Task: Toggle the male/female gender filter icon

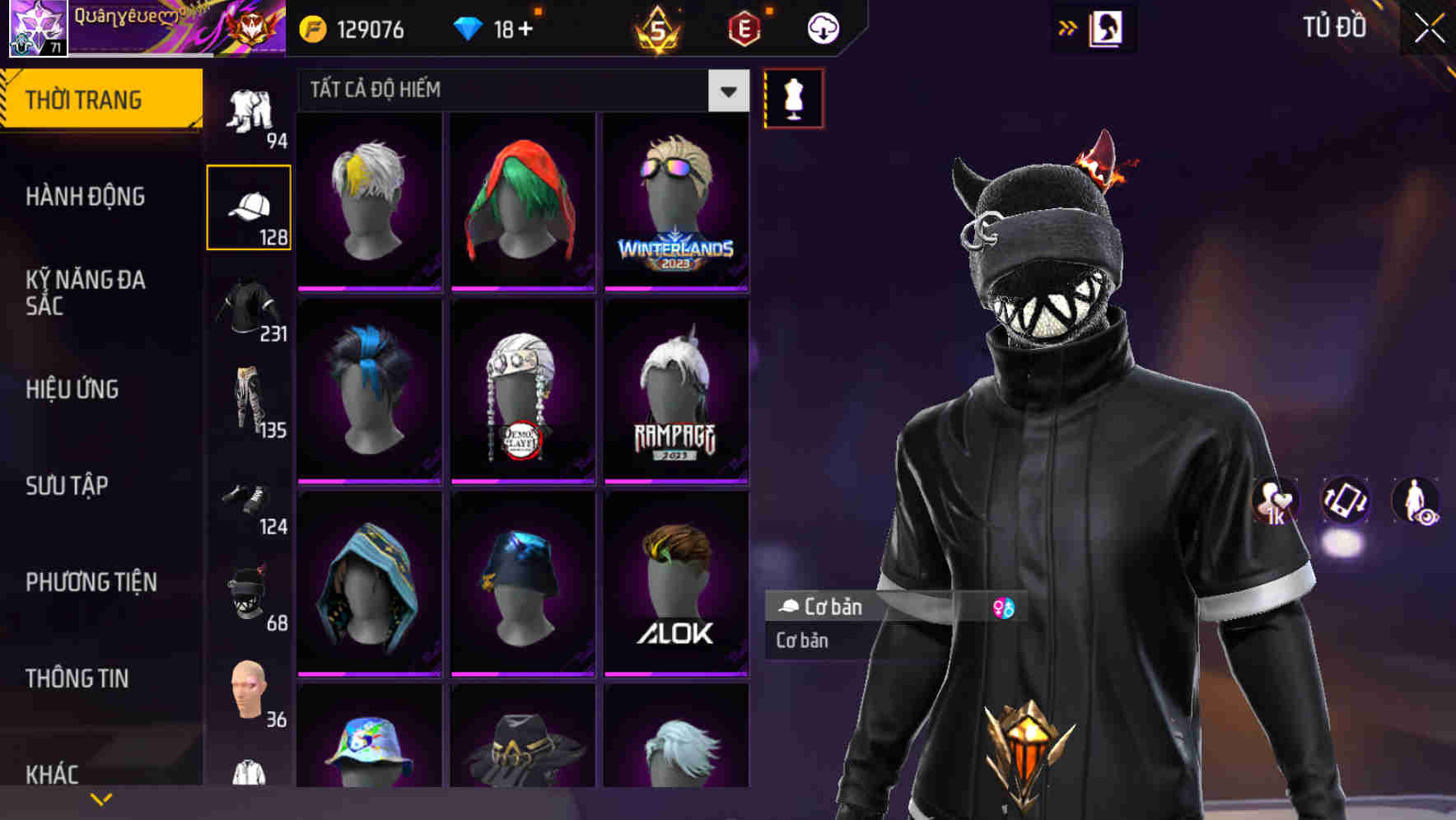Action: [1003, 608]
